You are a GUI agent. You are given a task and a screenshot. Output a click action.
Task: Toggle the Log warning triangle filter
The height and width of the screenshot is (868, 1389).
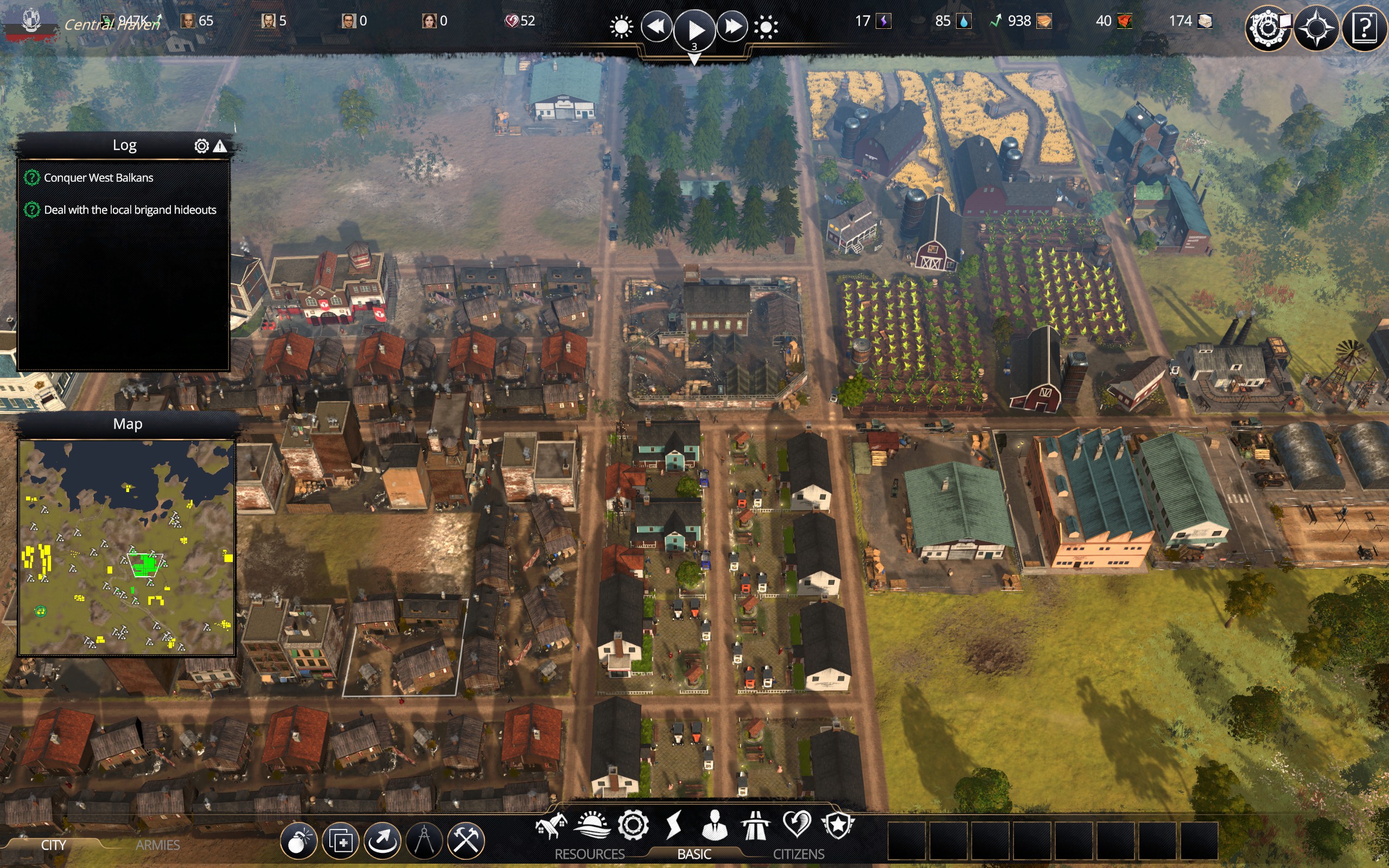click(x=220, y=146)
